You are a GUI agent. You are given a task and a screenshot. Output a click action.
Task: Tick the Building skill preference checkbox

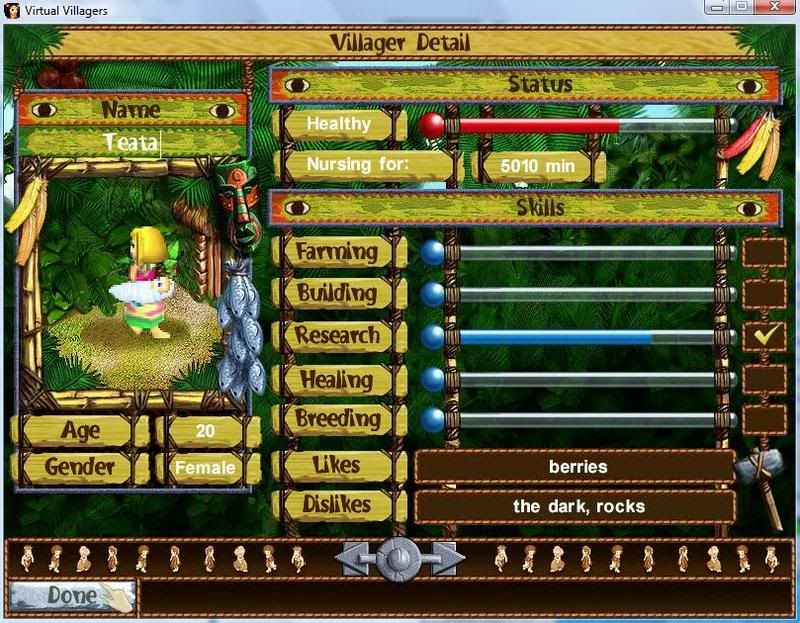pos(763,294)
